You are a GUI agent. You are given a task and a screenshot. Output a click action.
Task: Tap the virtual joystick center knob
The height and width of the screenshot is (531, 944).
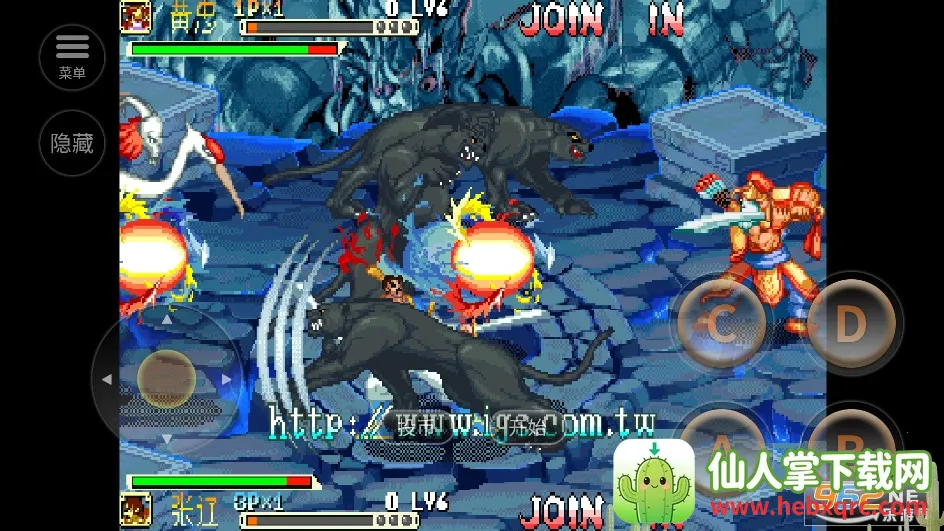coord(166,379)
